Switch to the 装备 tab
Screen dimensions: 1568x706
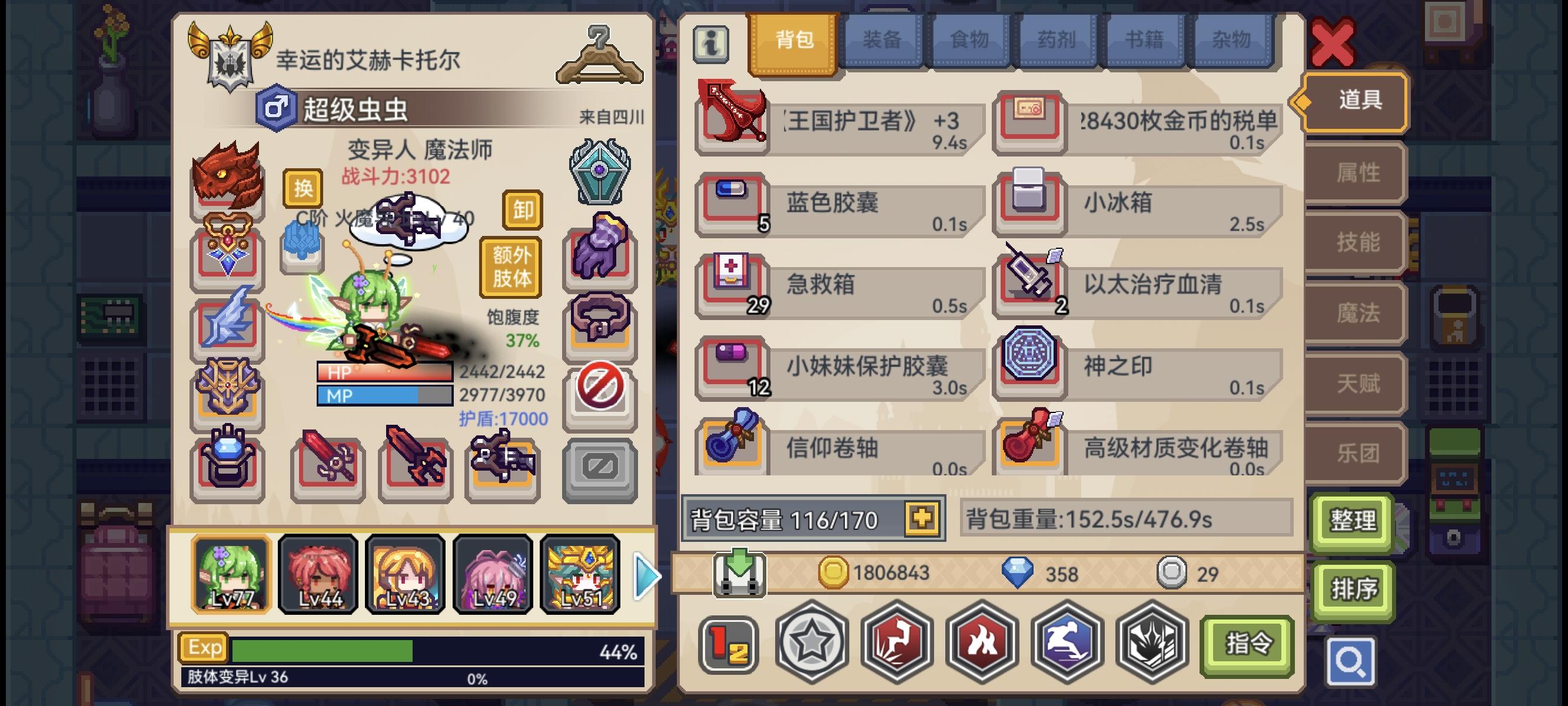(x=882, y=39)
